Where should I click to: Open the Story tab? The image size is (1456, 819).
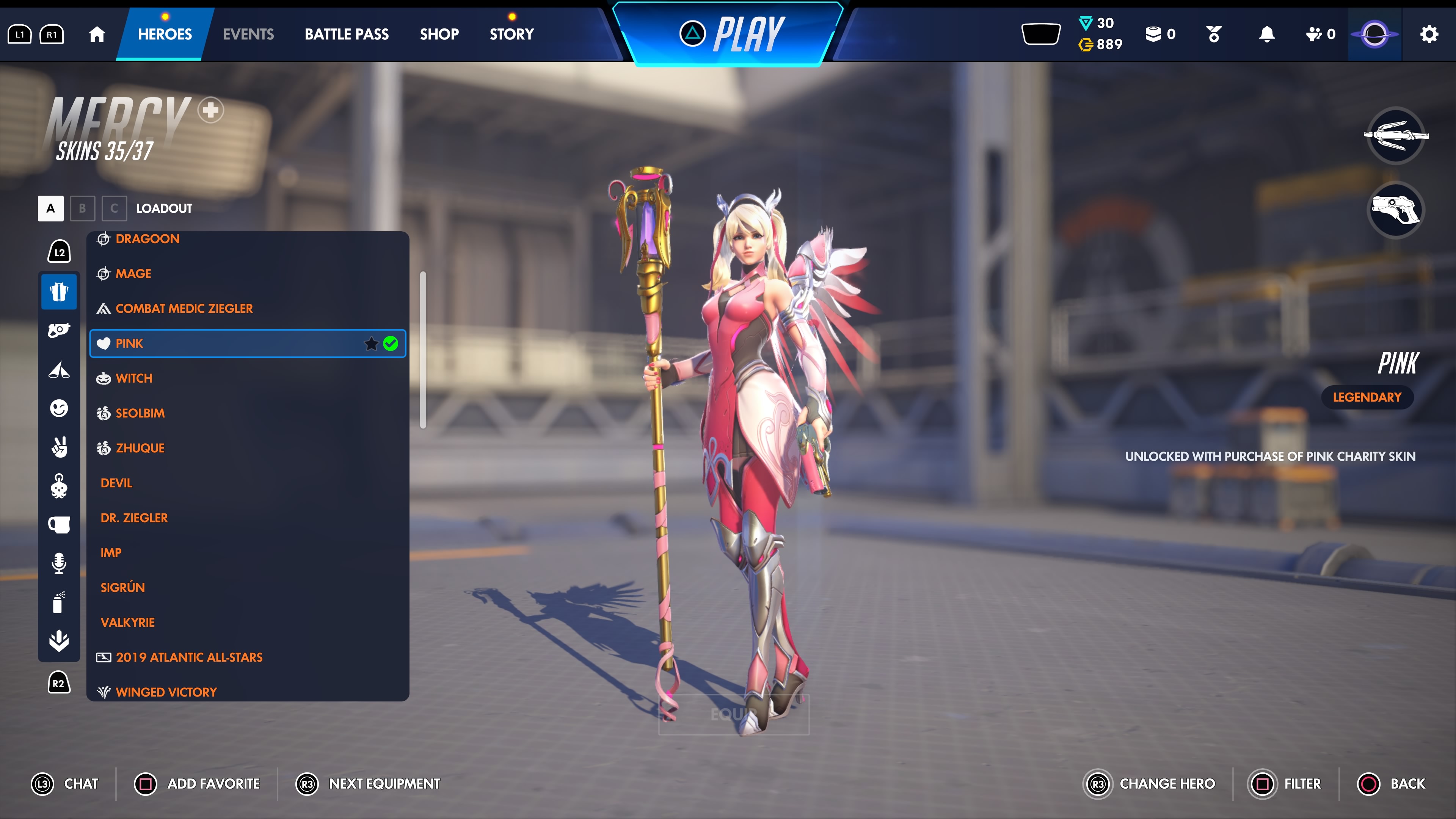(x=511, y=35)
